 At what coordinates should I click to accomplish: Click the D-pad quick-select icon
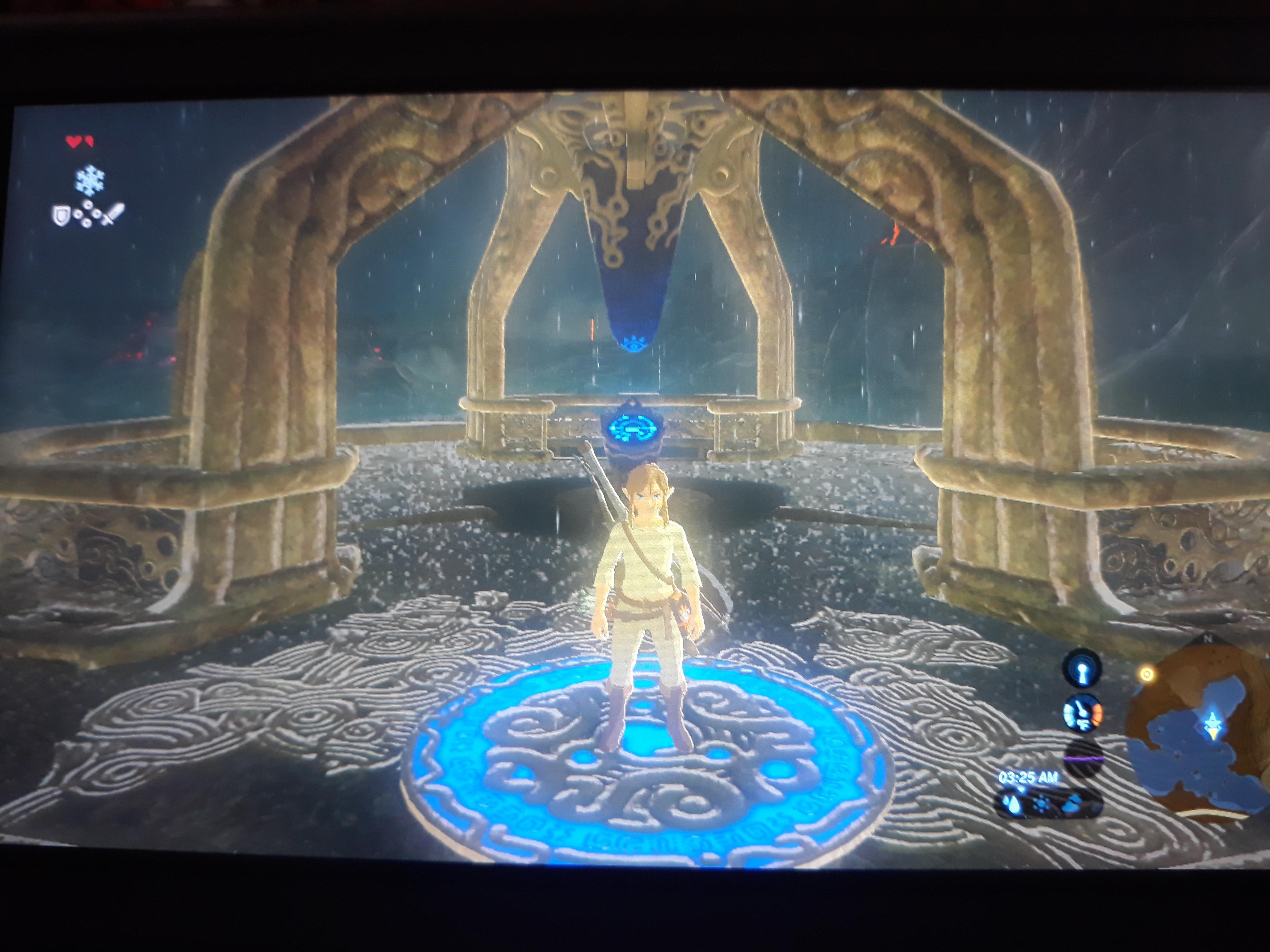88,213
